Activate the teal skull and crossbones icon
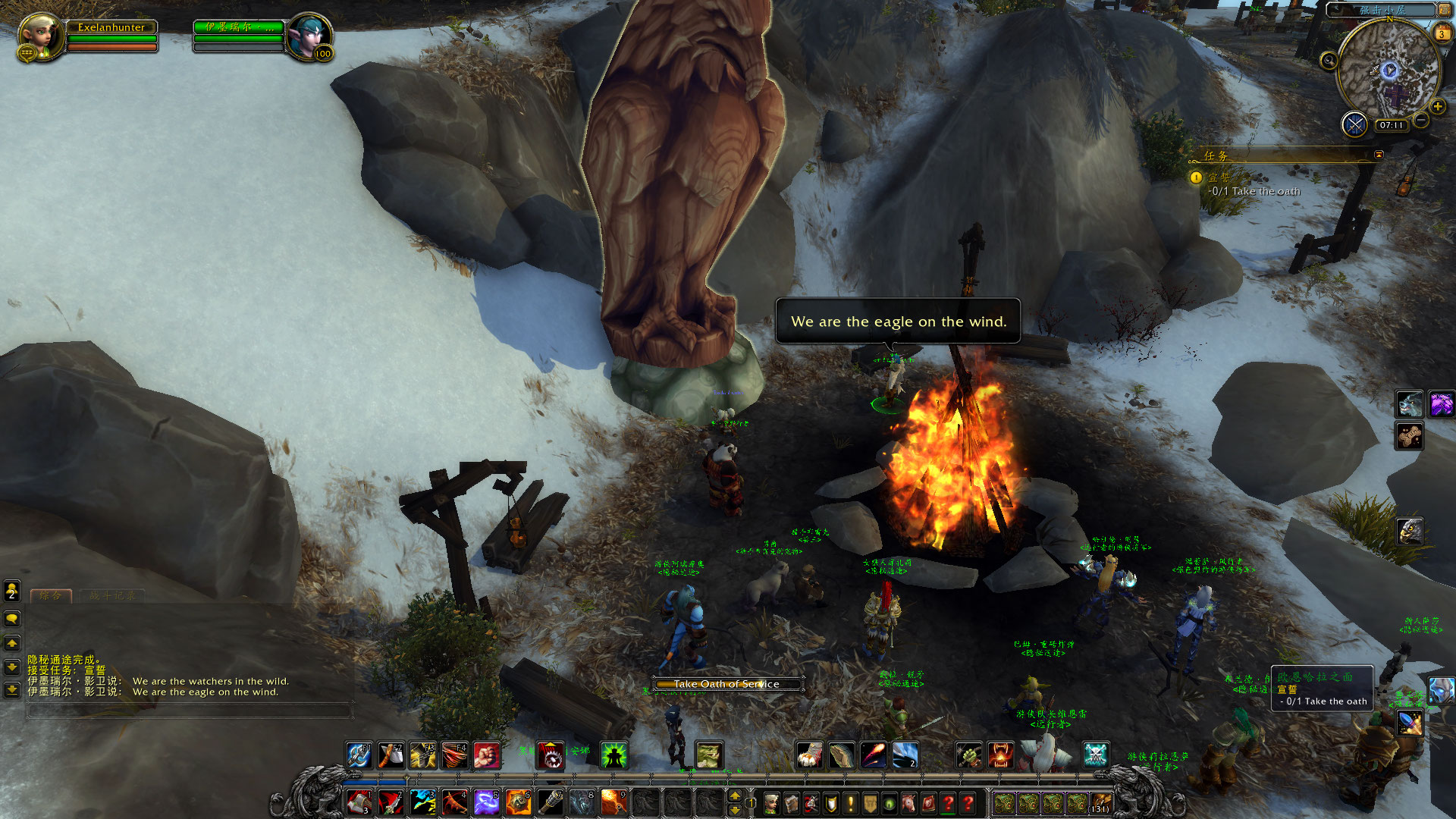Screen dimensions: 1456x819 pos(1095,755)
